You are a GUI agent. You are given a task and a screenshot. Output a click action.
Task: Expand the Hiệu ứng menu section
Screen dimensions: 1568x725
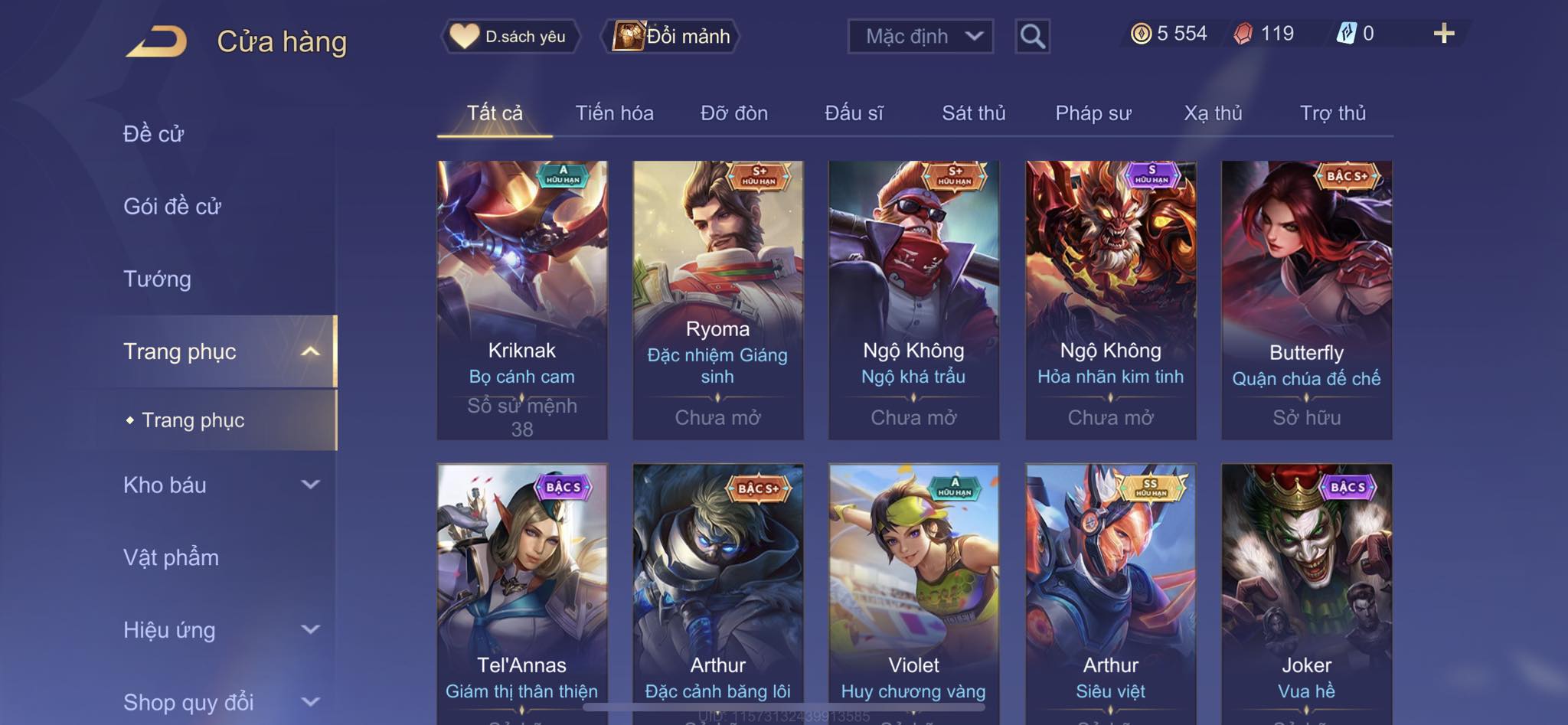(x=220, y=630)
